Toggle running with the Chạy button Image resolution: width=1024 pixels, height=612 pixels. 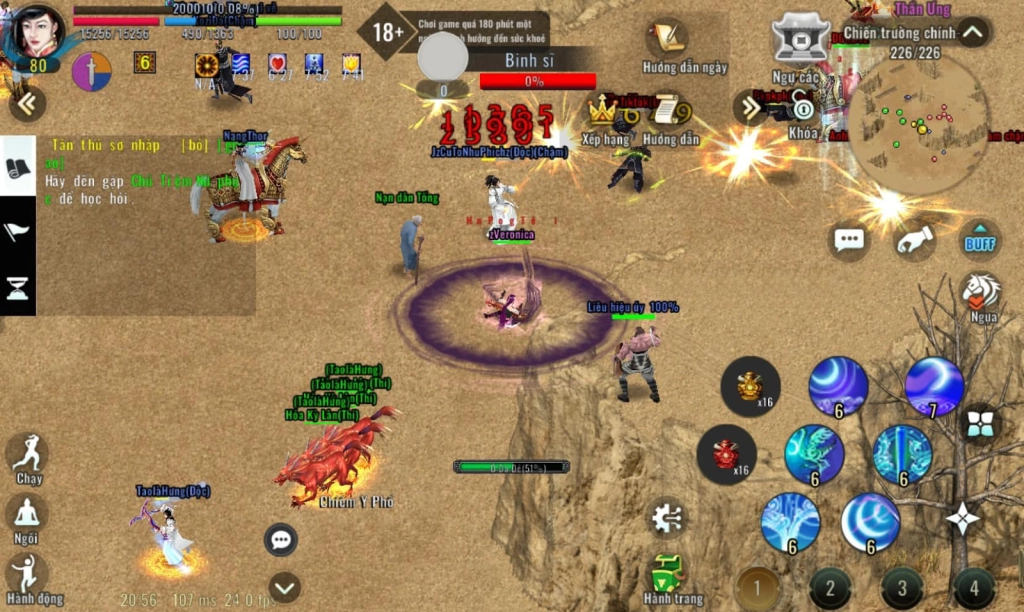pyautogui.click(x=28, y=454)
